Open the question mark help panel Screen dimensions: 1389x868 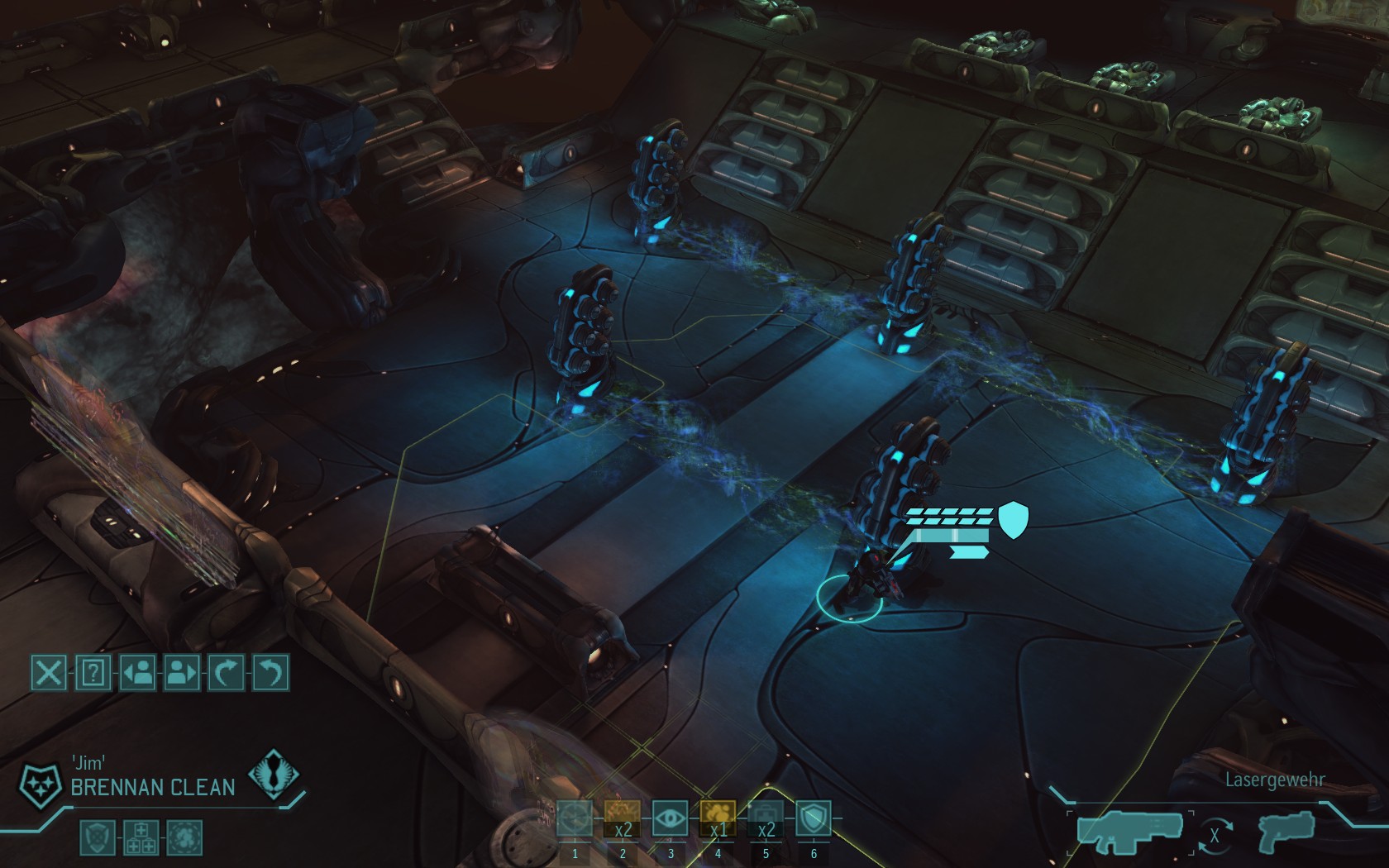click(93, 672)
